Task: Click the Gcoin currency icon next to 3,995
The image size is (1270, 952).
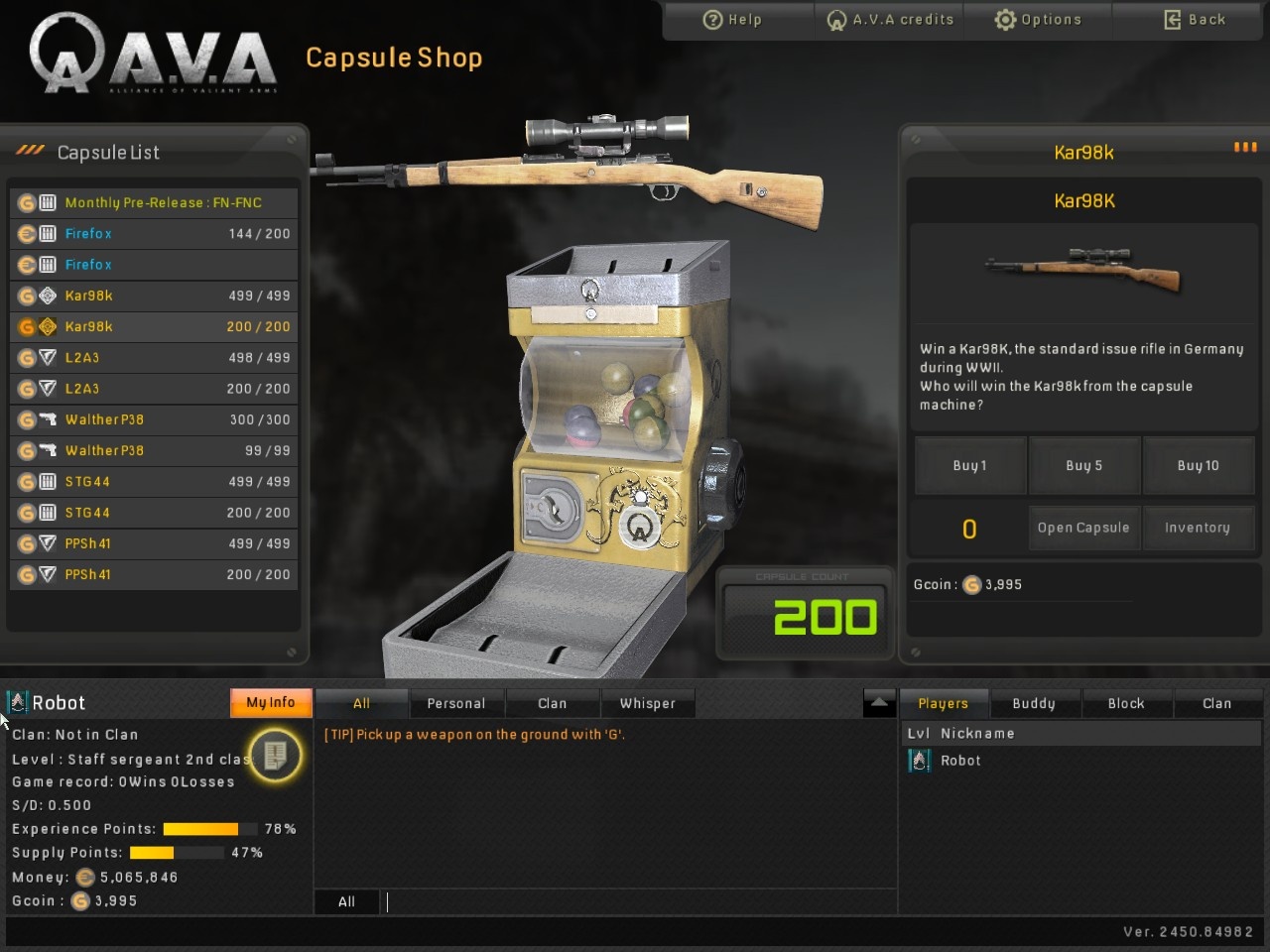Action: click(x=970, y=585)
